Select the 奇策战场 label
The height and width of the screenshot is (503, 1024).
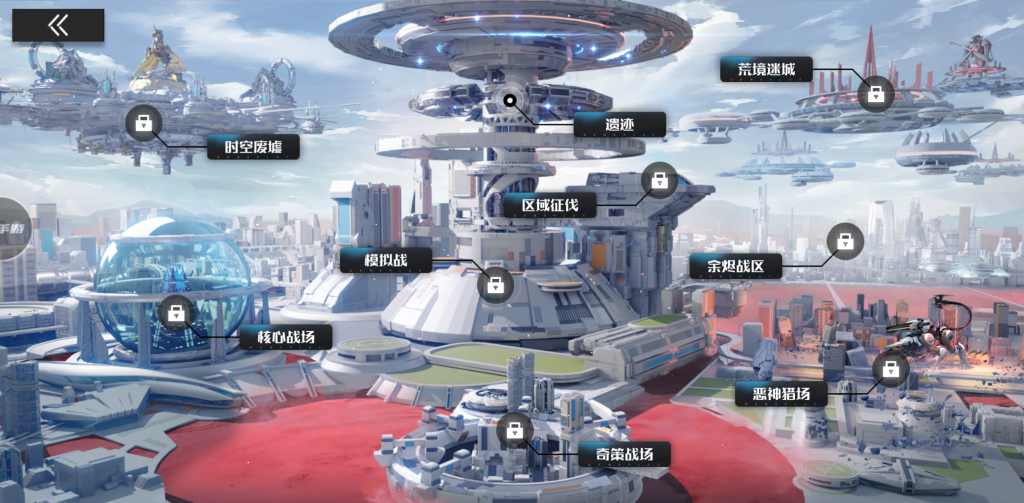(x=625, y=455)
